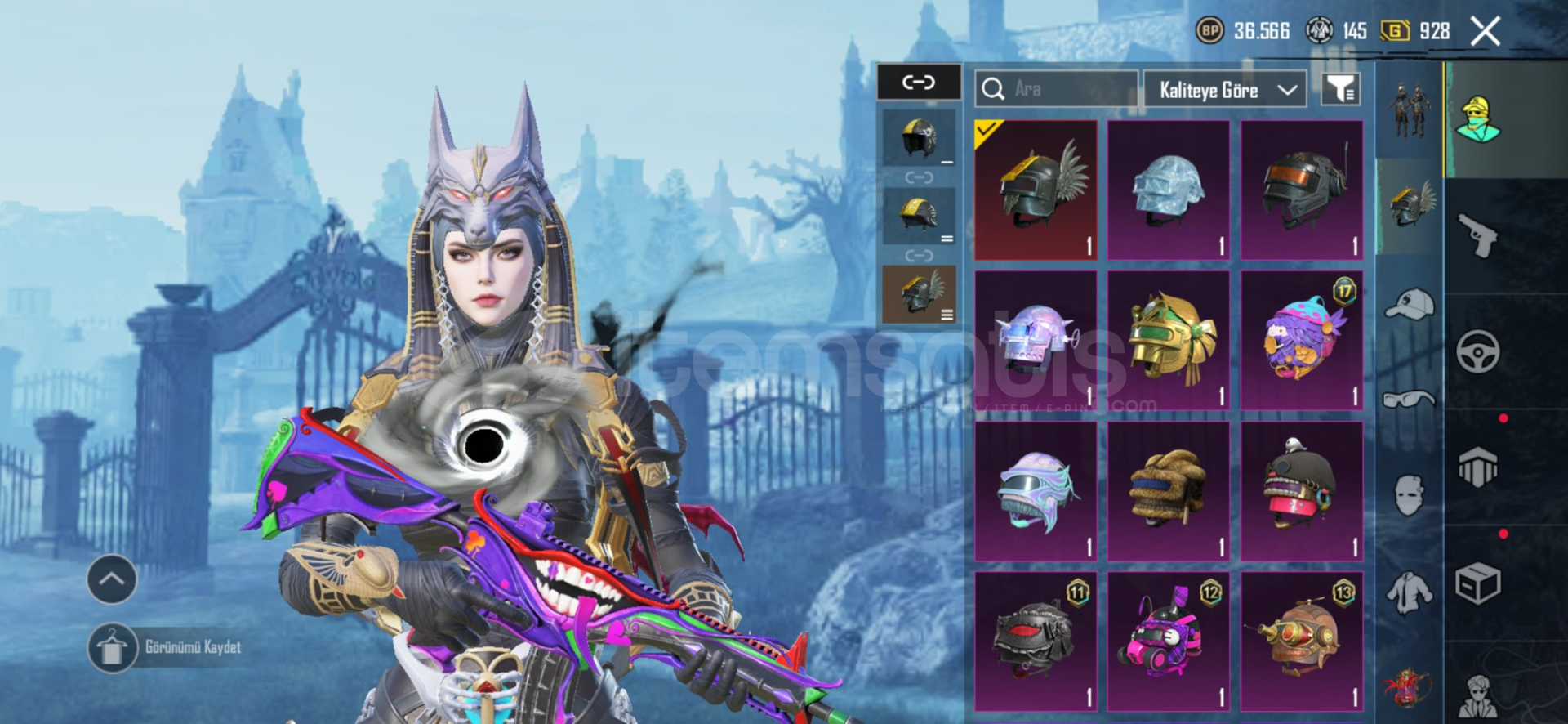Select the steampunk brass helmet numbered 13
Image resolution: width=1568 pixels, height=724 pixels.
pos(1302,641)
